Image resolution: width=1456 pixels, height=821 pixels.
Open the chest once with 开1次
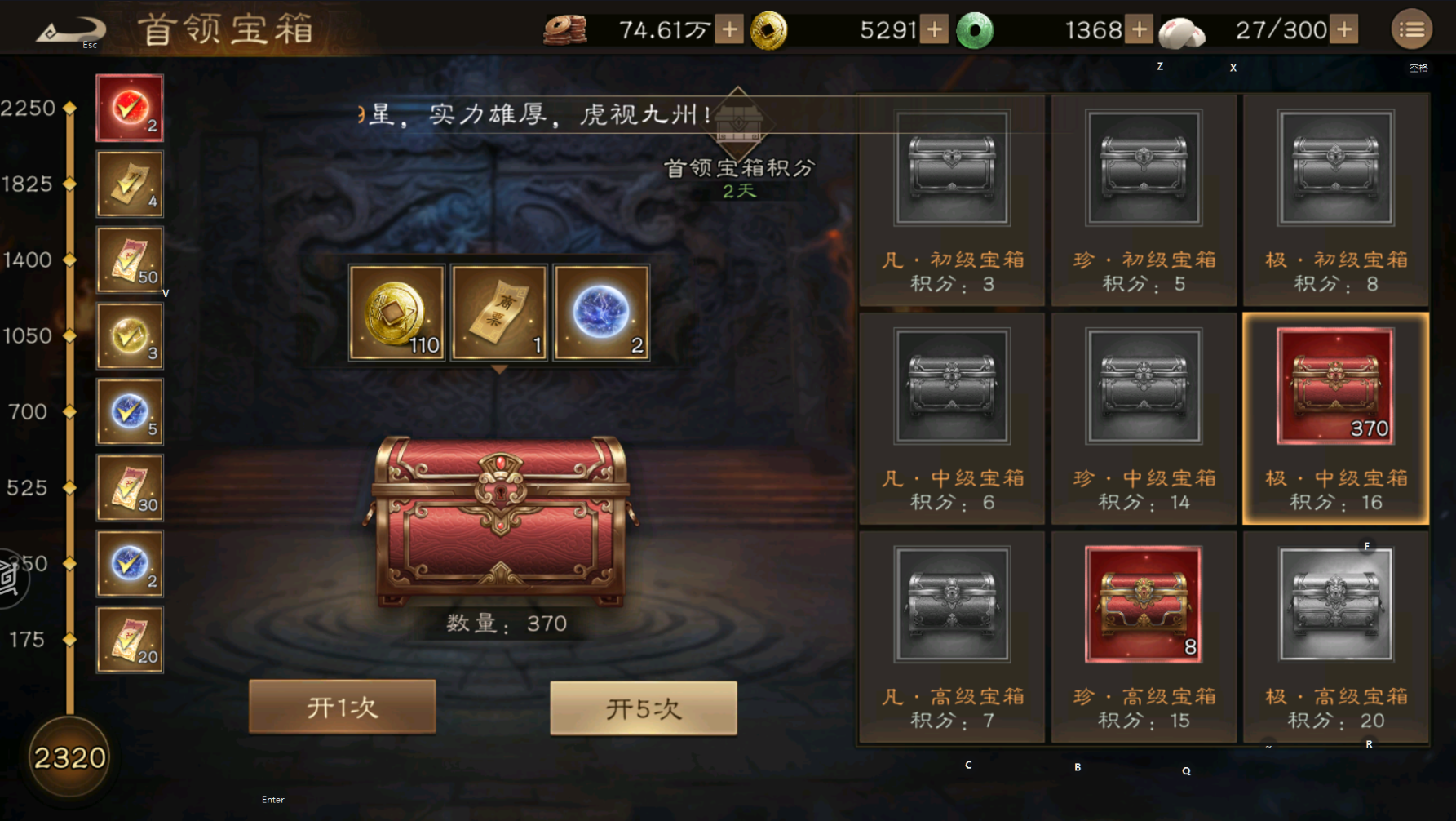pos(342,707)
